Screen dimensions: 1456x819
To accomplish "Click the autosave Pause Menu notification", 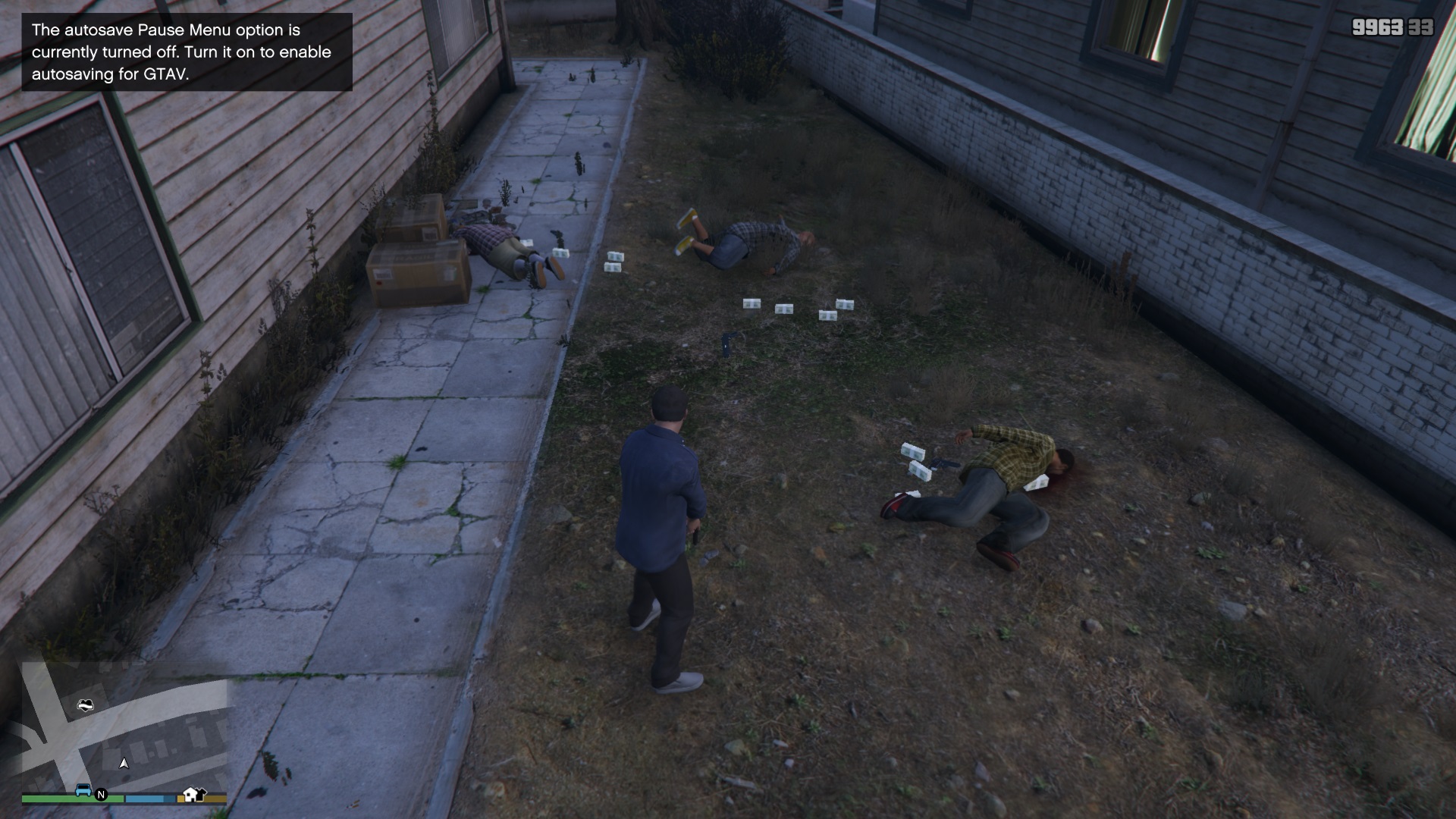I will [186, 52].
